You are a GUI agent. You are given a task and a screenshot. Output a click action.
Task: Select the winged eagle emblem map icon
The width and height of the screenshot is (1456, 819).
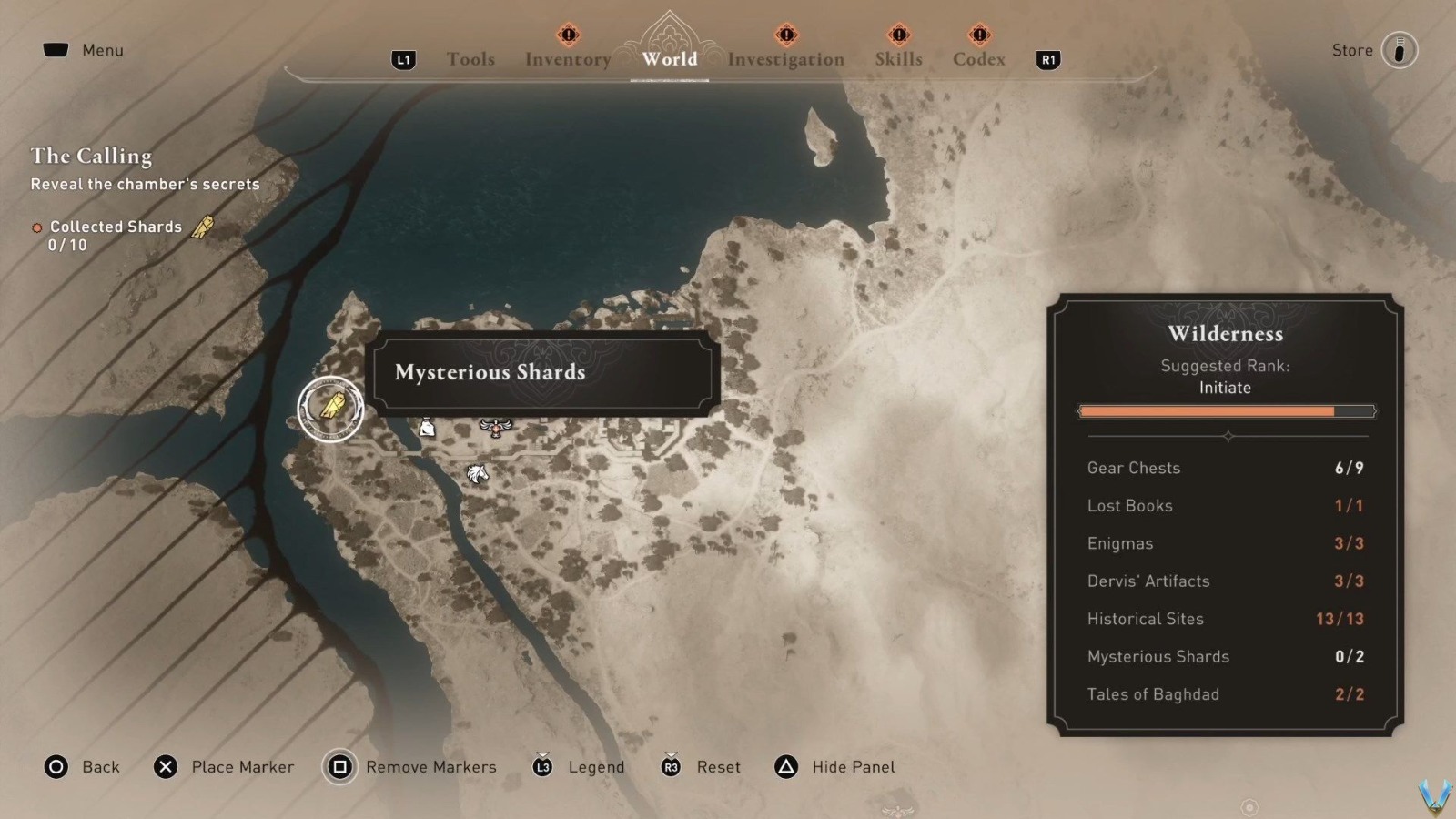(496, 428)
